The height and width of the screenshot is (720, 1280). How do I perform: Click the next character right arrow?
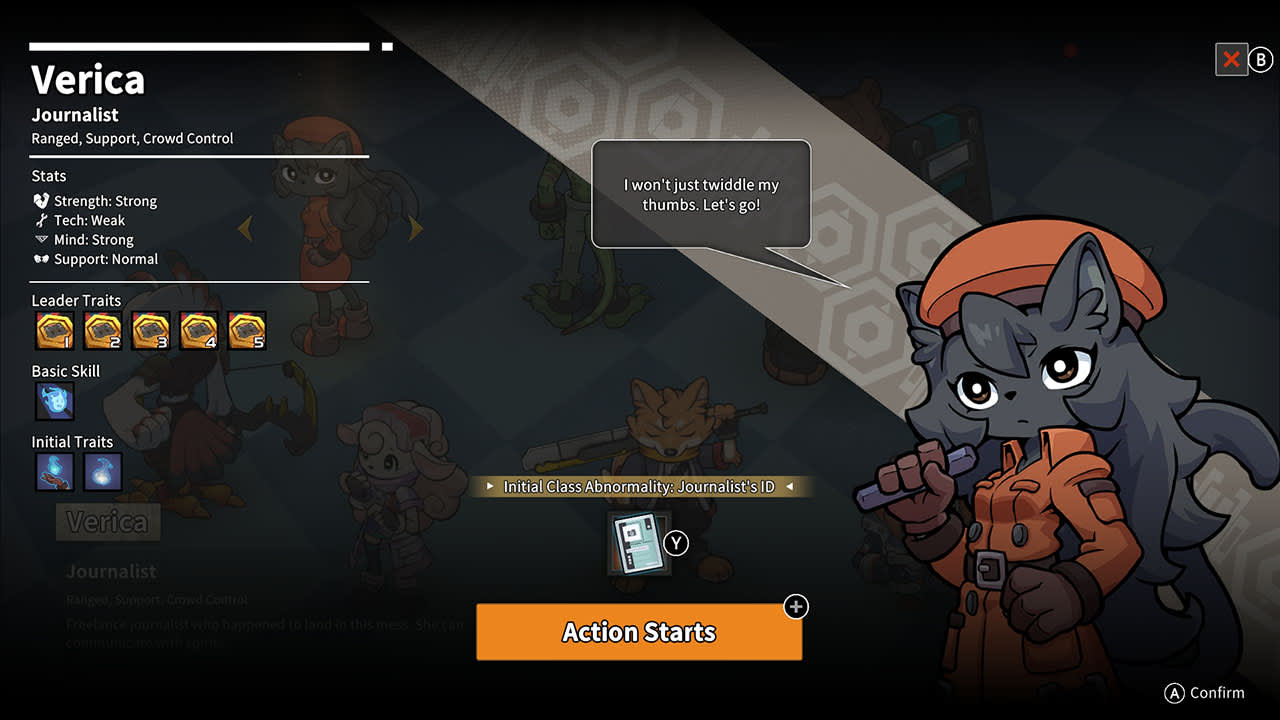416,228
